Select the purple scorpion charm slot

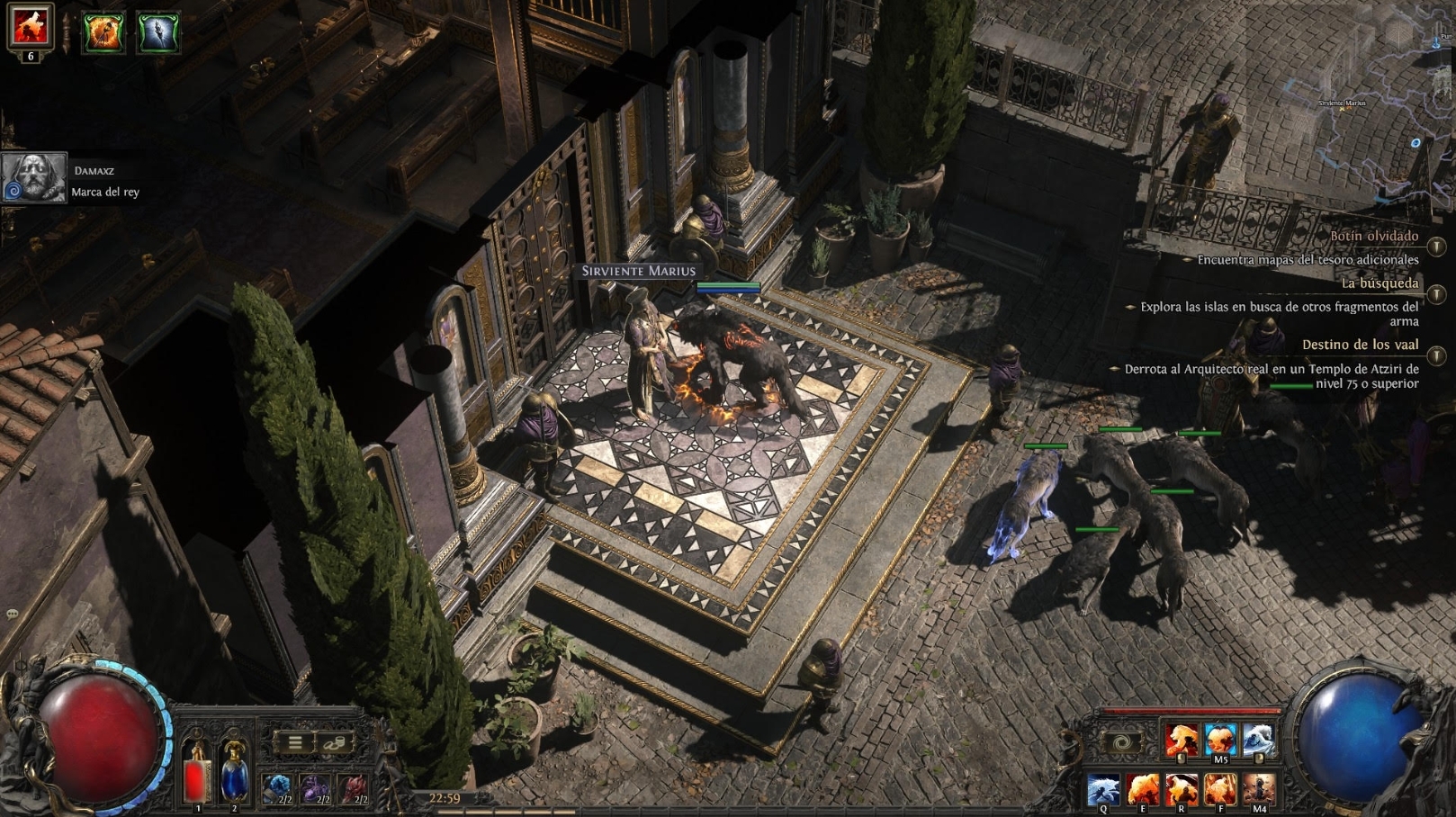315,788
